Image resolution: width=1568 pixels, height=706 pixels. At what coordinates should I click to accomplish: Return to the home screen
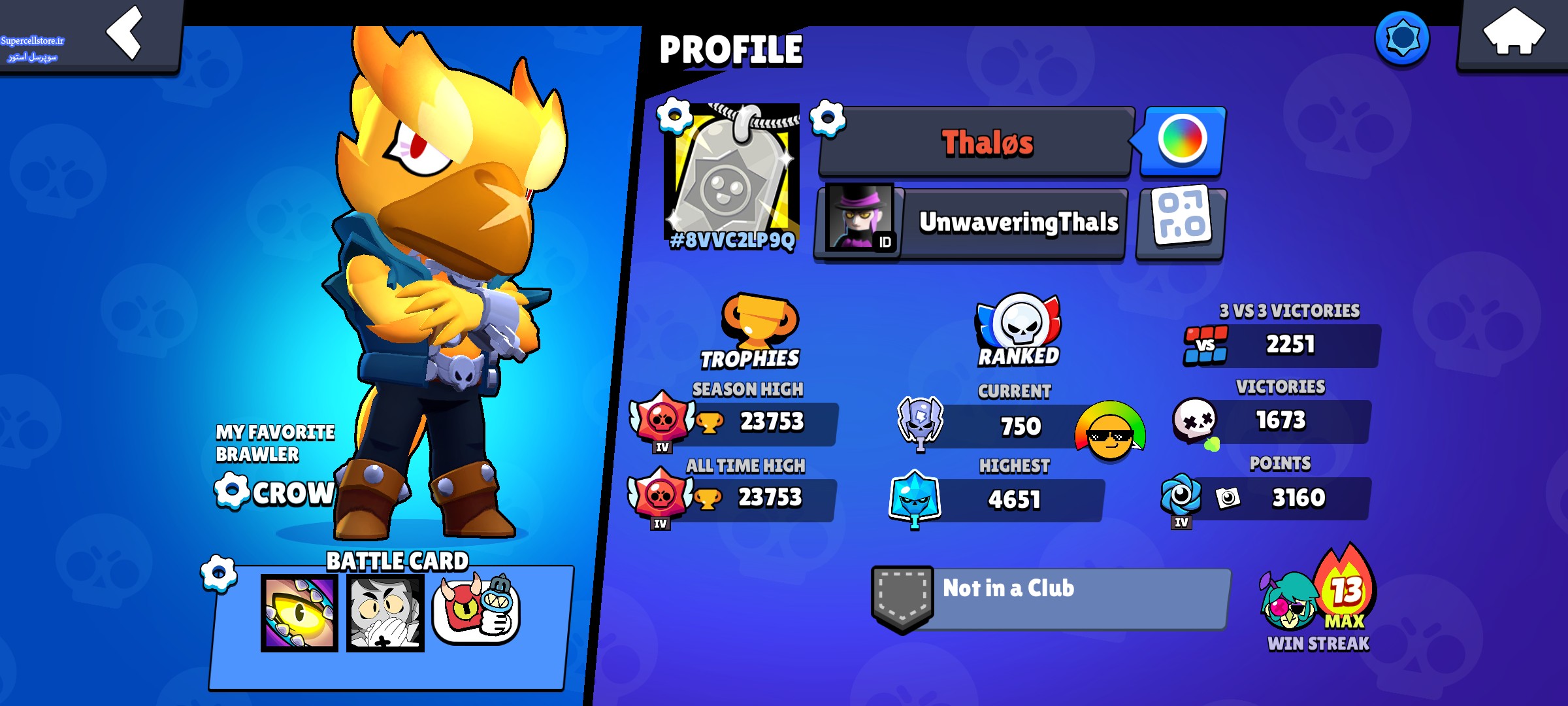(x=1513, y=33)
